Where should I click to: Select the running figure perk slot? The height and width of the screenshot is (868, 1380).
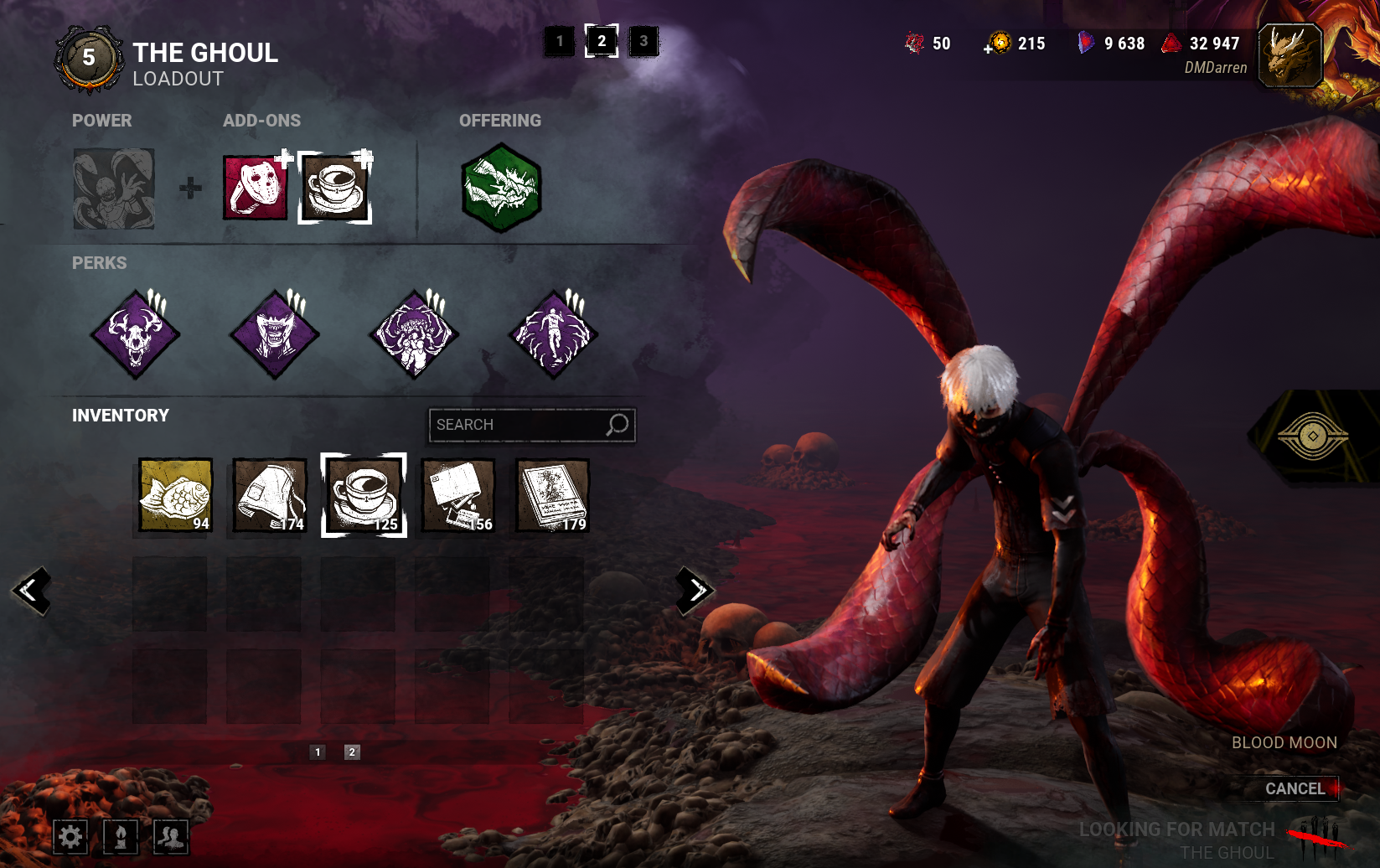tap(553, 334)
